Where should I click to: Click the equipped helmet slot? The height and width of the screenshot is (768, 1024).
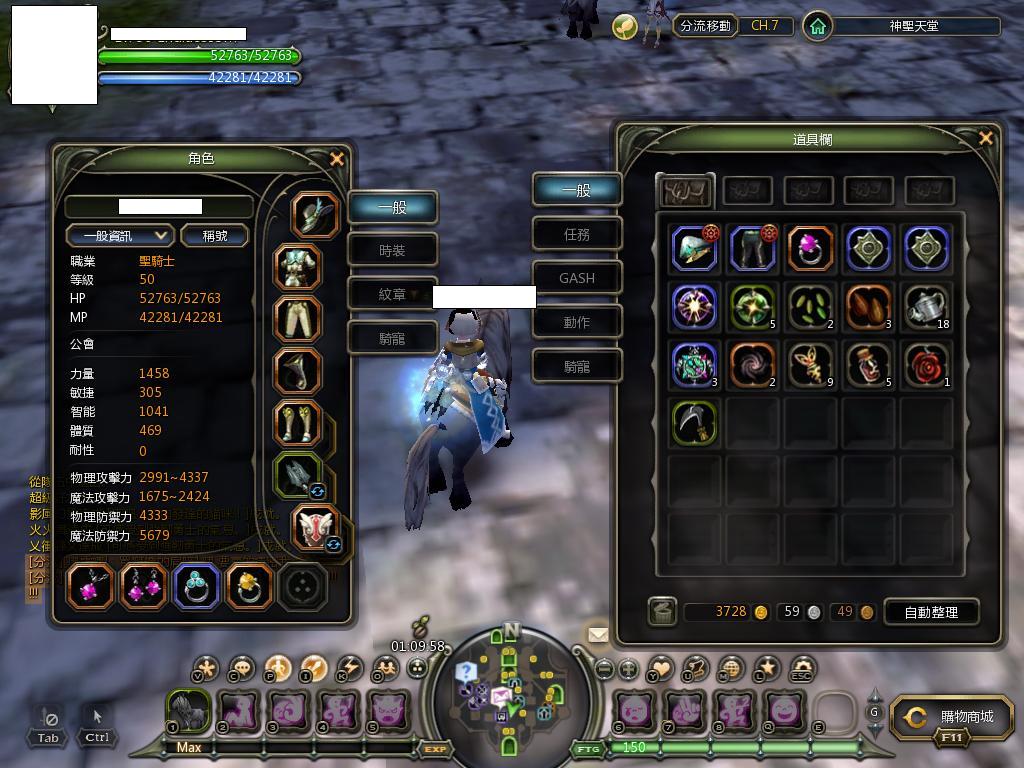point(316,214)
